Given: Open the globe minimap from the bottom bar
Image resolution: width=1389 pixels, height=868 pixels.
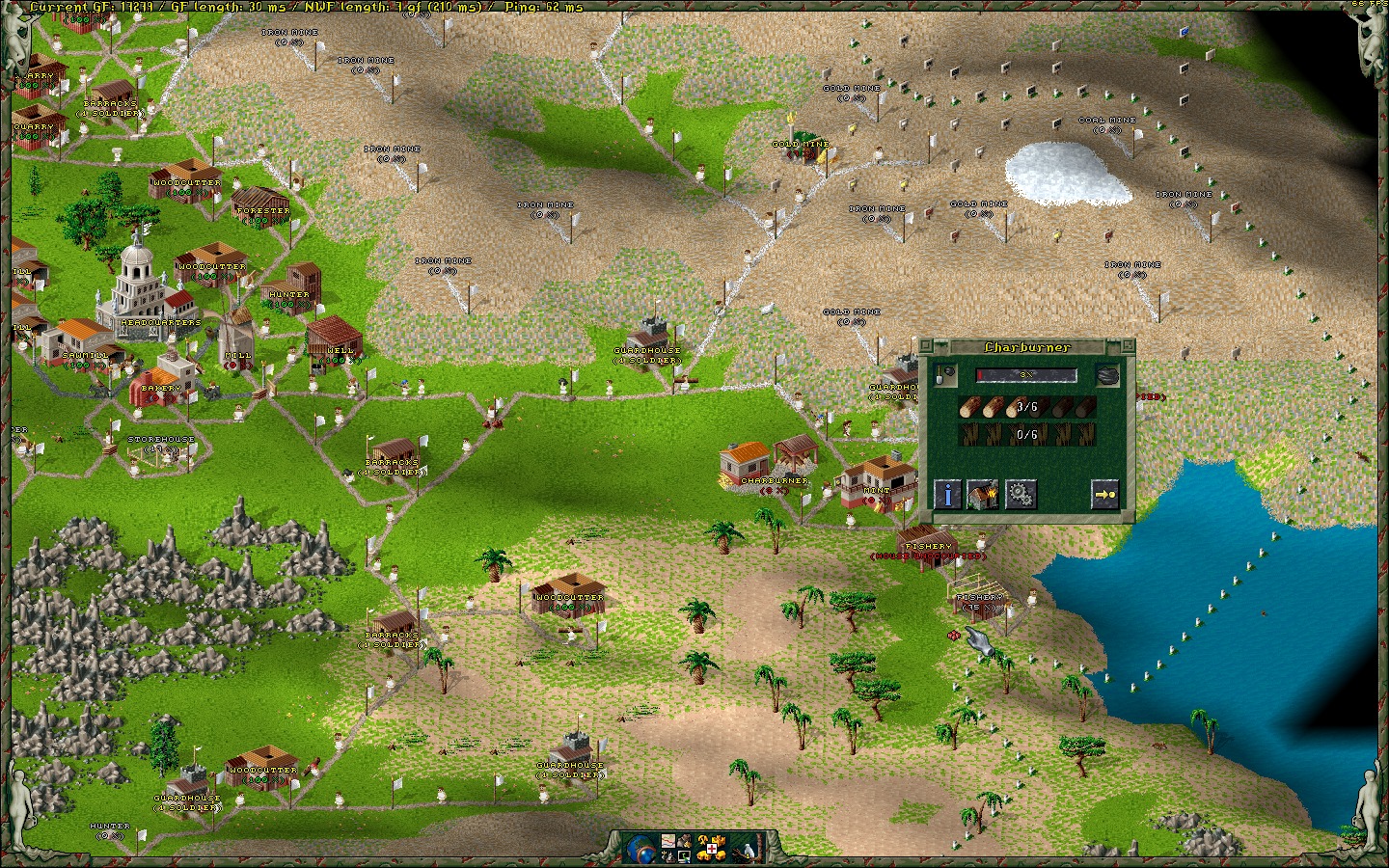Looking at the screenshot, I should [640, 848].
